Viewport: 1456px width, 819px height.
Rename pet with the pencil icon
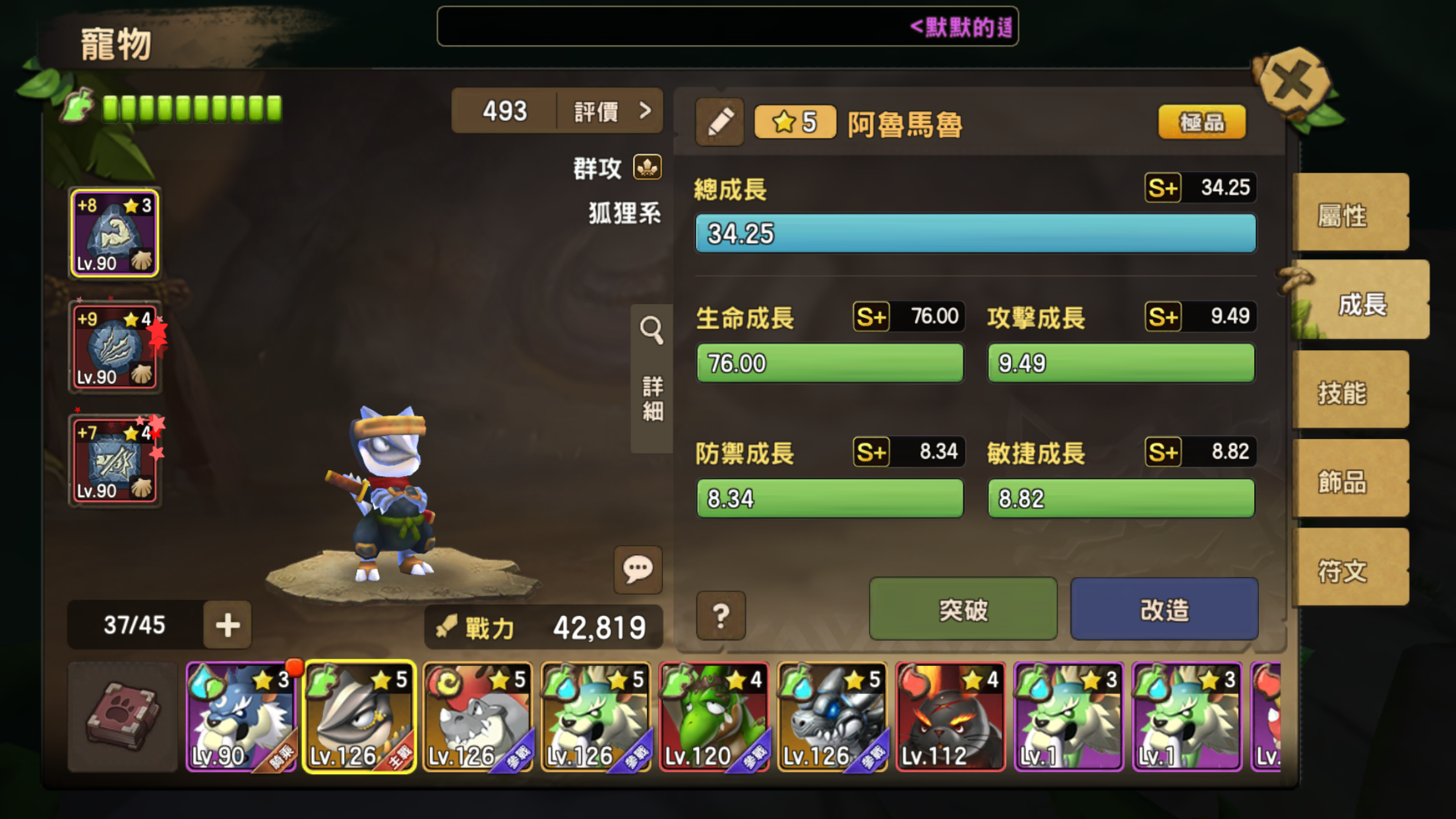(x=719, y=122)
